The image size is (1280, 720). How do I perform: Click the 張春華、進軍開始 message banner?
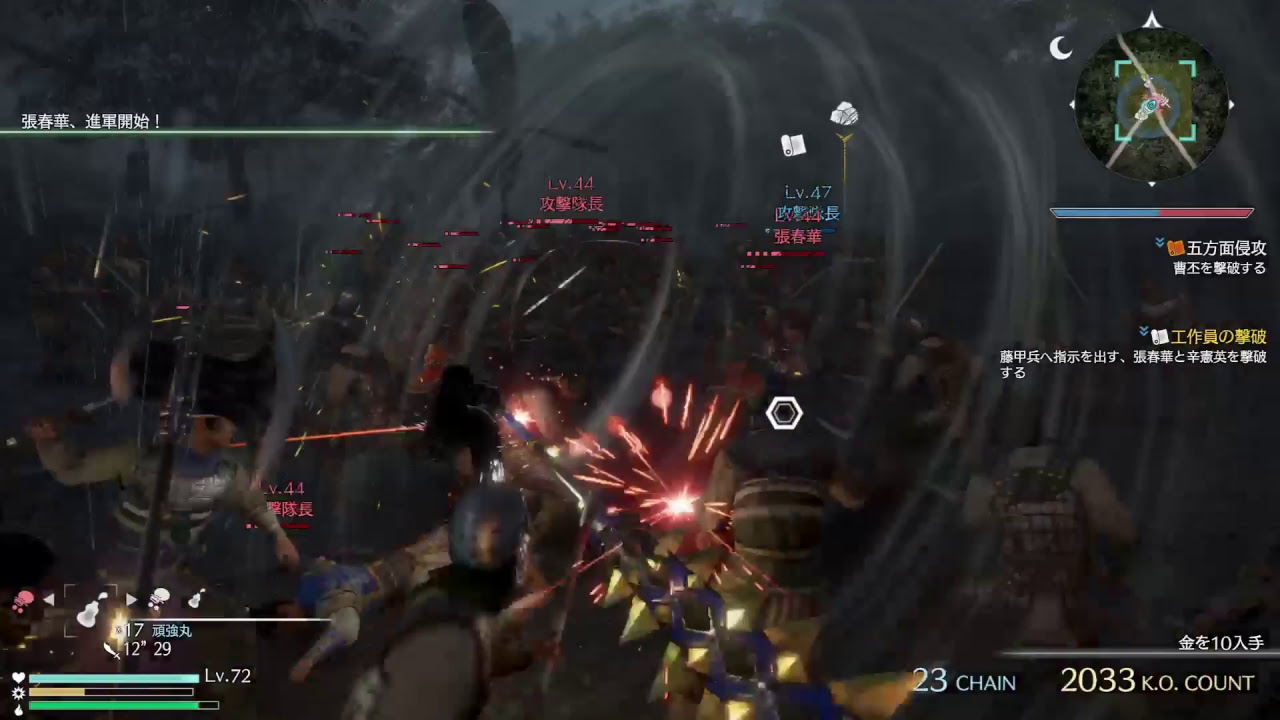[x=90, y=120]
